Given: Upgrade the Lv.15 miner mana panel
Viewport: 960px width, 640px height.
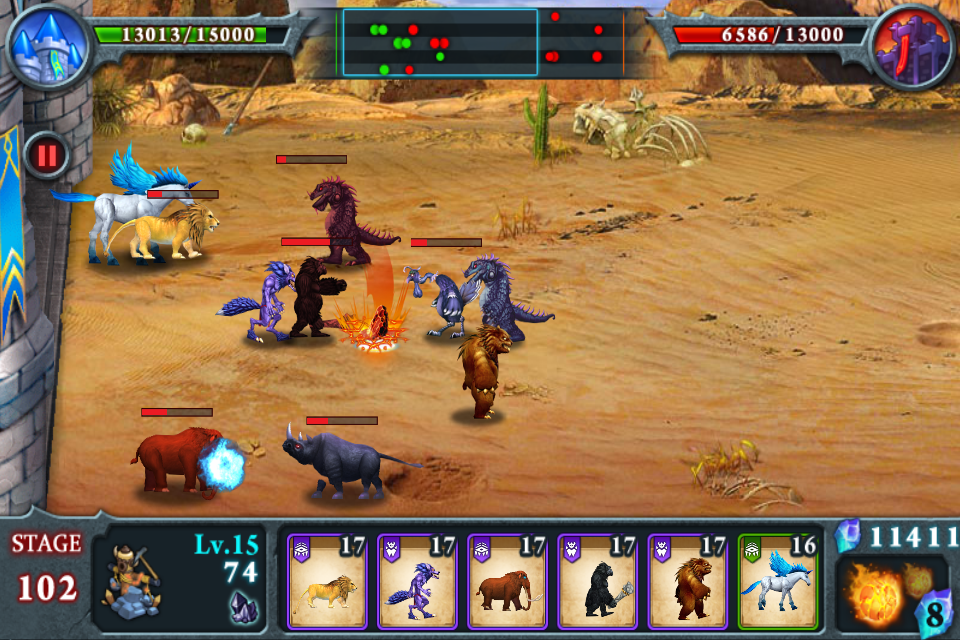Looking at the screenshot, I should pyautogui.click(x=180, y=580).
